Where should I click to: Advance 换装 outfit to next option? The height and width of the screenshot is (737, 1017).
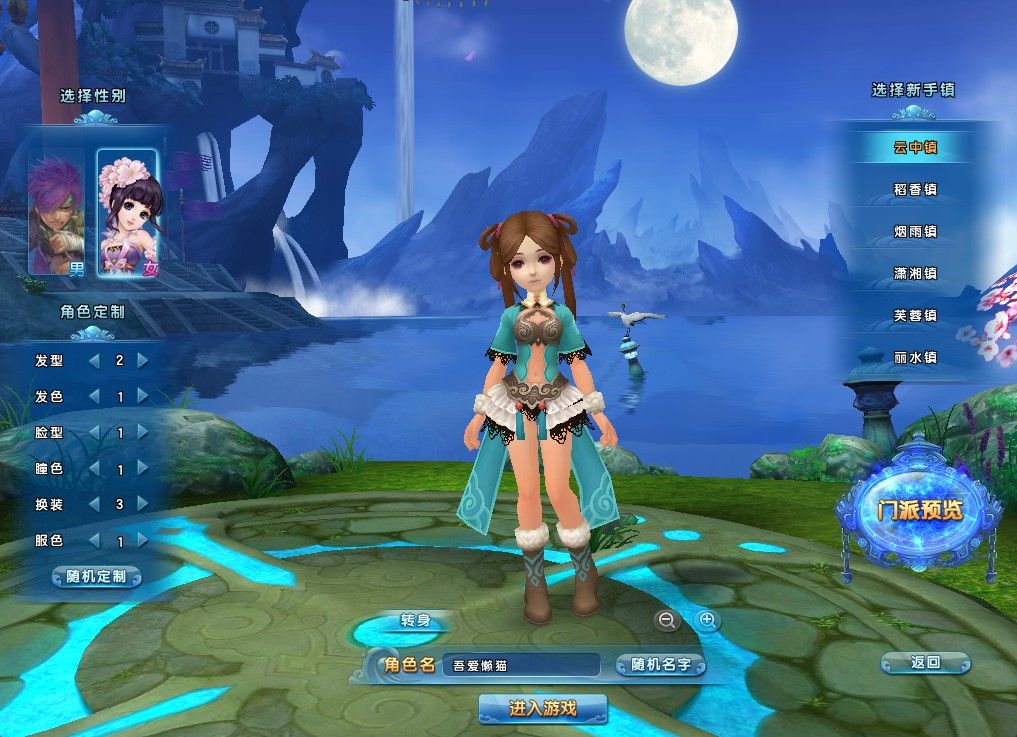[143, 505]
